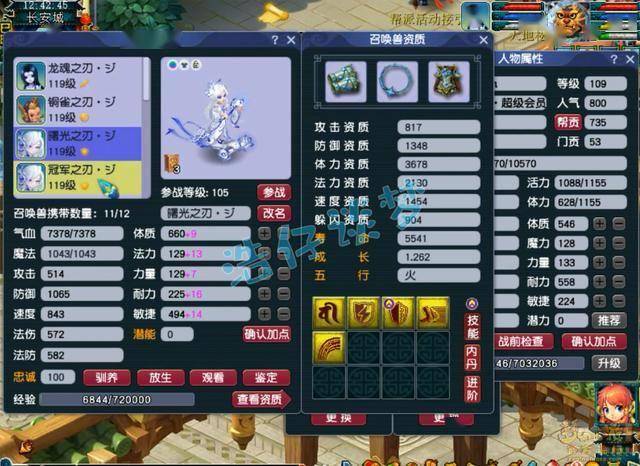Open the 帮贡 guild contribution button
640x466 pixels.
pos(566,122)
